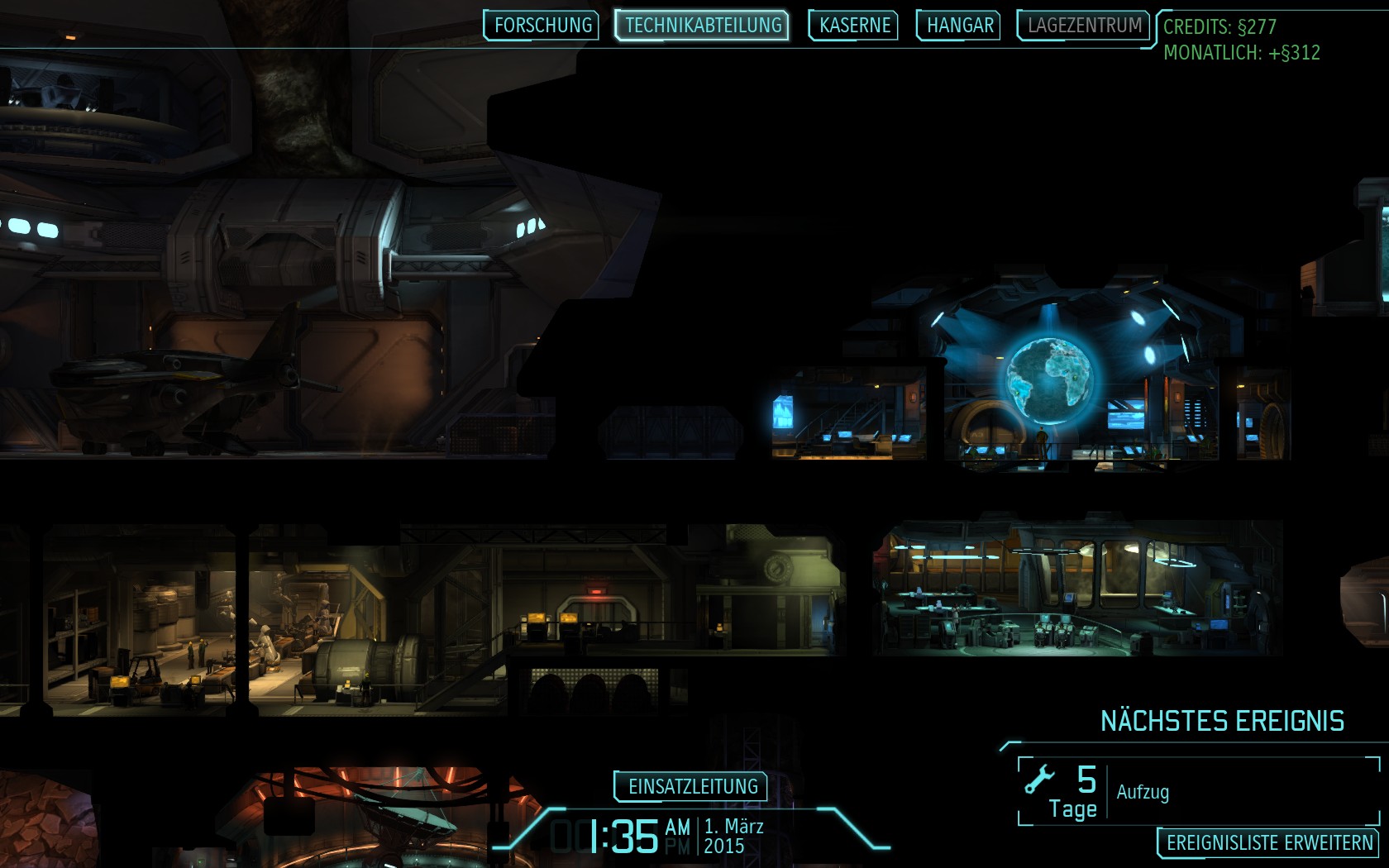1389x868 pixels.
Task: Open the Forschung tab
Action: pos(542,26)
